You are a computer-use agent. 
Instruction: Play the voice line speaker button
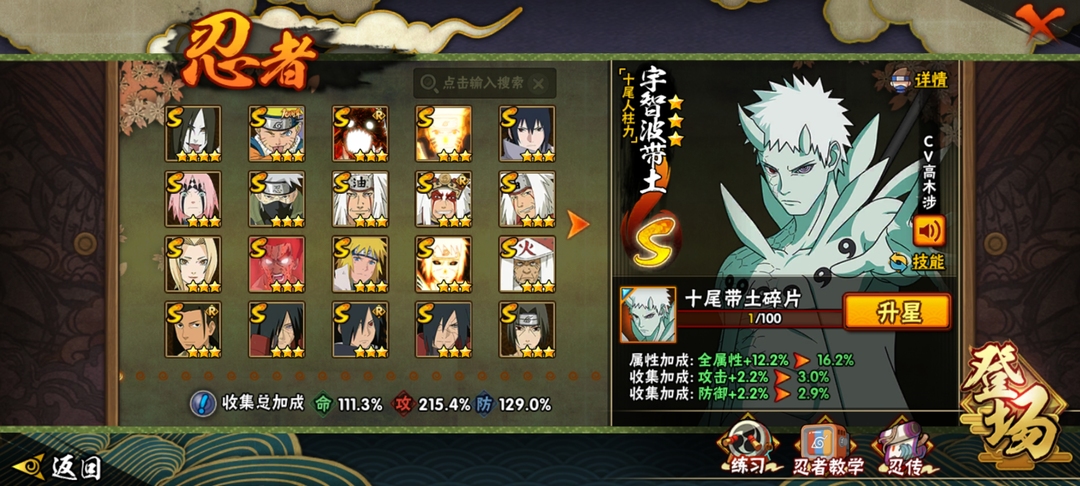click(929, 231)
